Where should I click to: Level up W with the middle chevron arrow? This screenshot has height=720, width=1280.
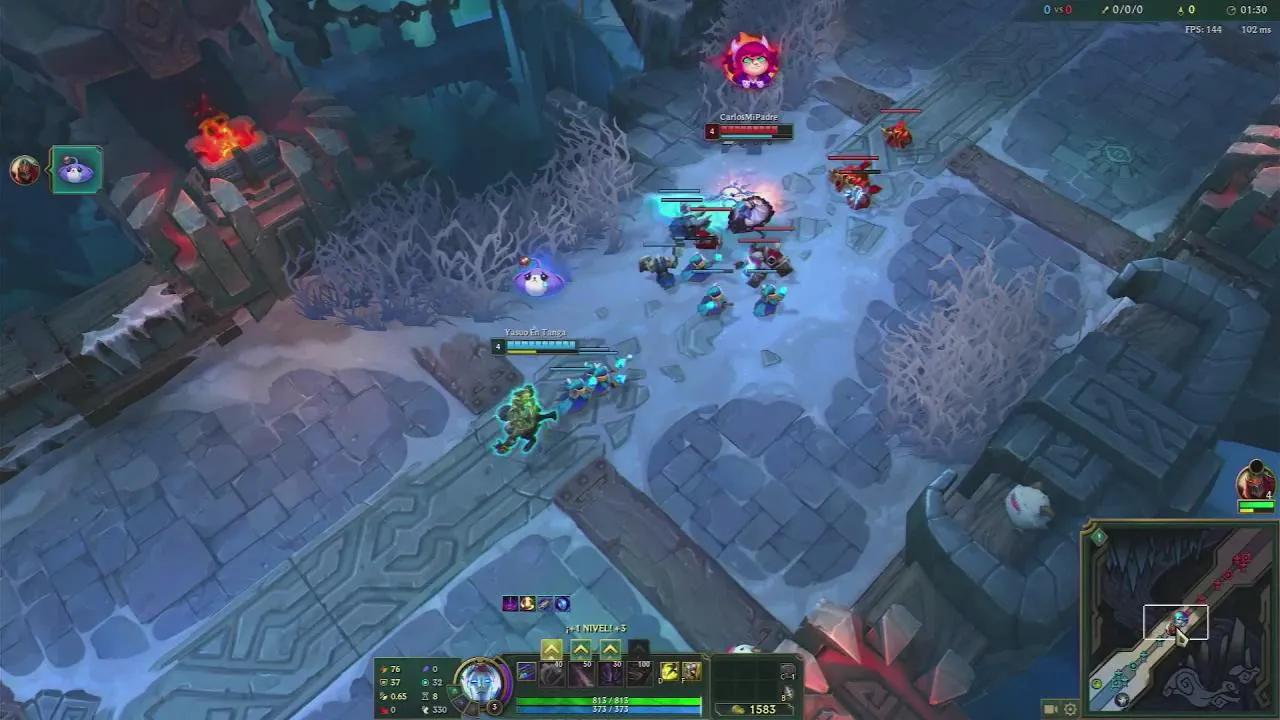[580, 649]
